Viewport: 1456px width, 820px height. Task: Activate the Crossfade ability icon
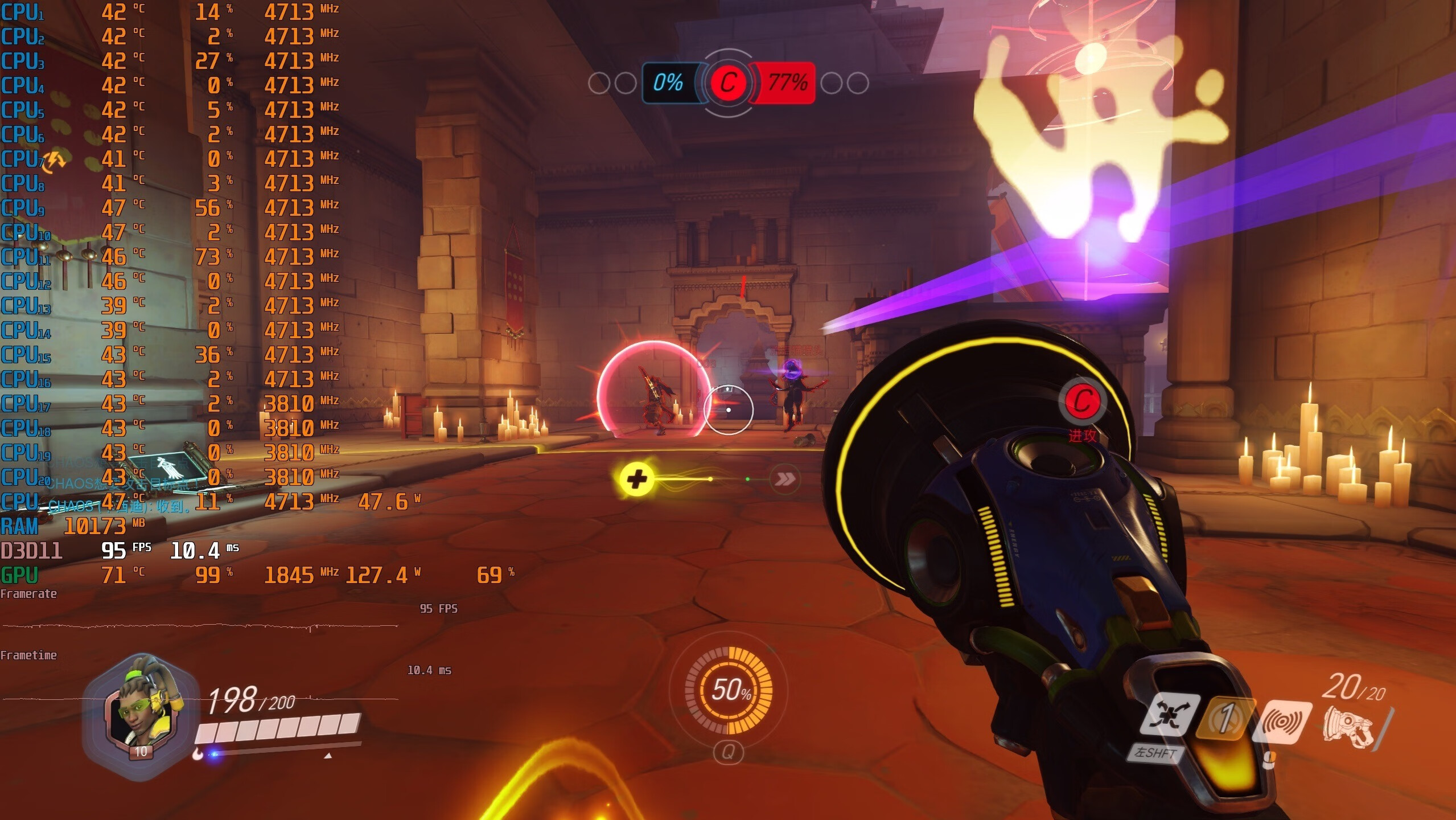point(1168,715)
